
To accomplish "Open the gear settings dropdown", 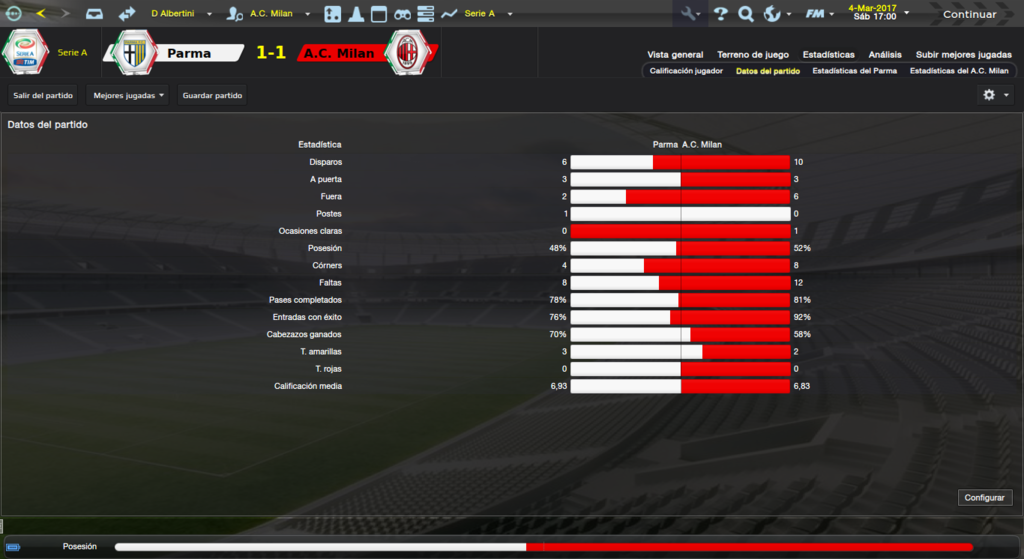I will pos(995,95).
